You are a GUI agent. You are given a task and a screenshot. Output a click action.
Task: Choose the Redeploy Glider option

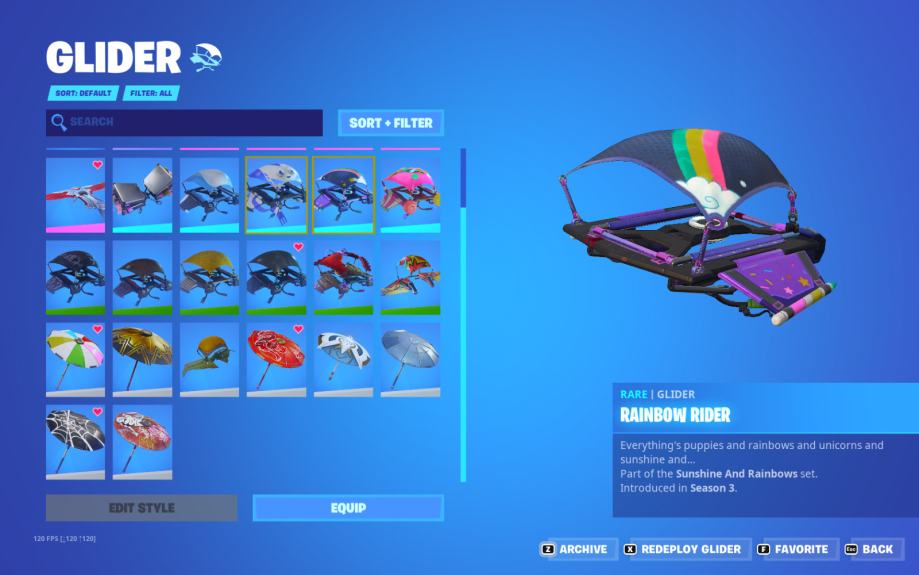tap(682, 549)
